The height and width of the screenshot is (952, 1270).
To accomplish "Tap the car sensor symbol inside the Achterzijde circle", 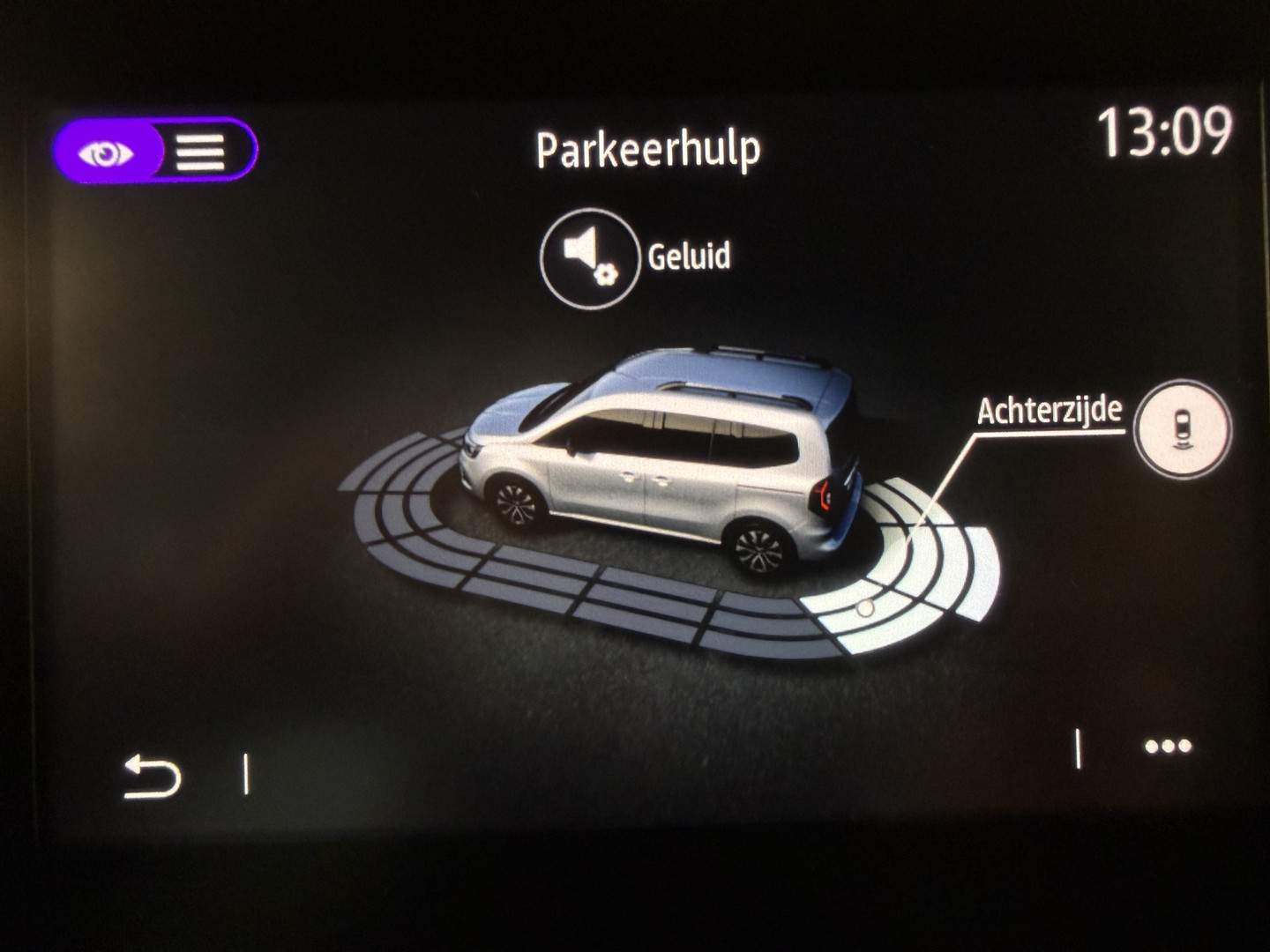I will (1182, 428).
